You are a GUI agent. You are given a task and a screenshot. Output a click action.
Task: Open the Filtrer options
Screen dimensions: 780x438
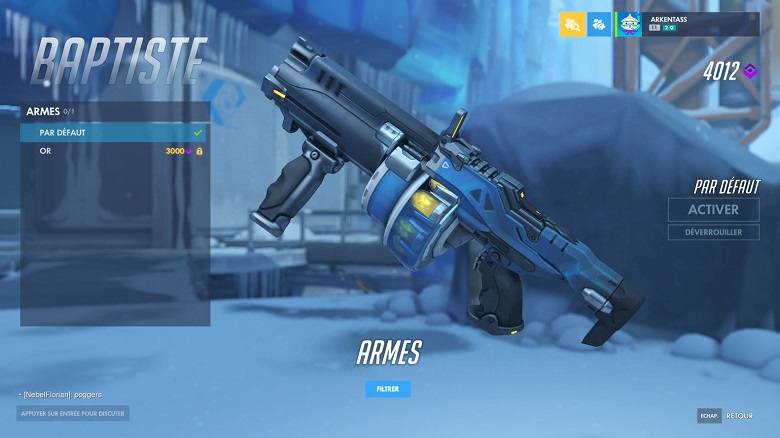pyautogui.click(x=387, y=389)
